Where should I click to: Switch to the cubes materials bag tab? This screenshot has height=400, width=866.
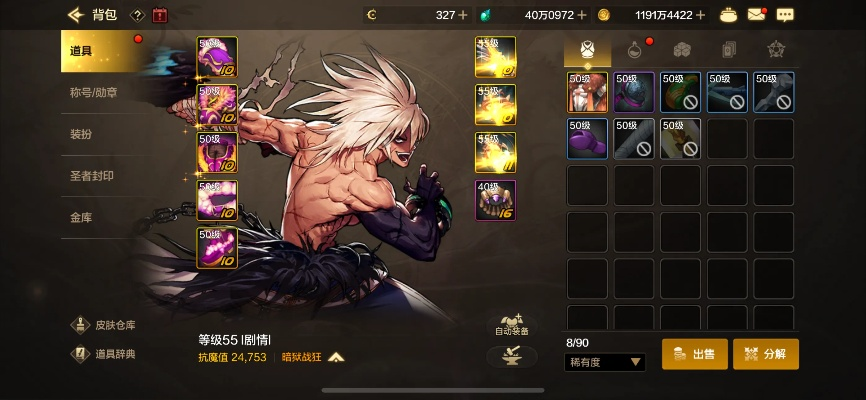coord(681,49)
